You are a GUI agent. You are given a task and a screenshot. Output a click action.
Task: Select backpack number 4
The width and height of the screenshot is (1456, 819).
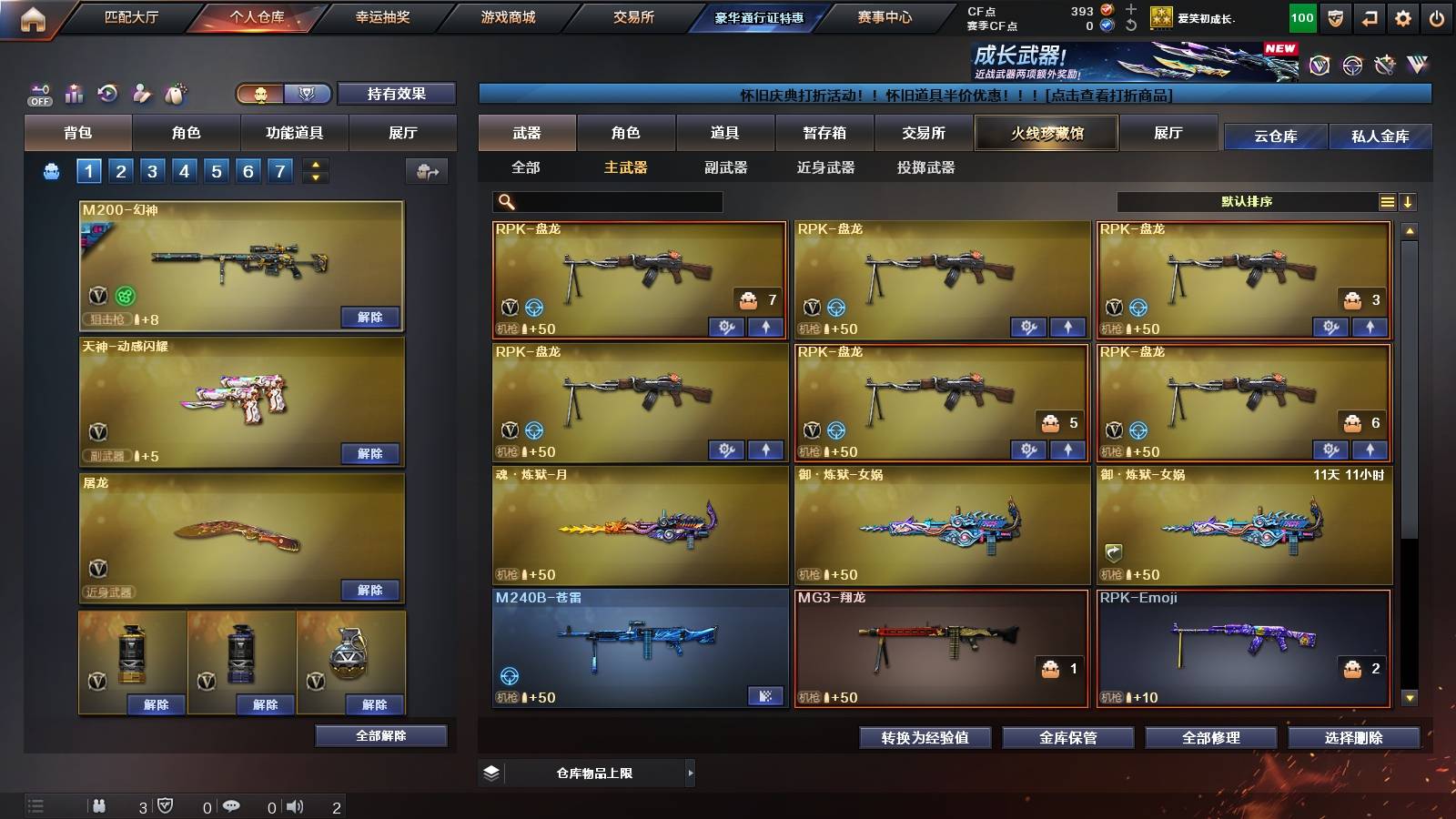pos(184,170)
